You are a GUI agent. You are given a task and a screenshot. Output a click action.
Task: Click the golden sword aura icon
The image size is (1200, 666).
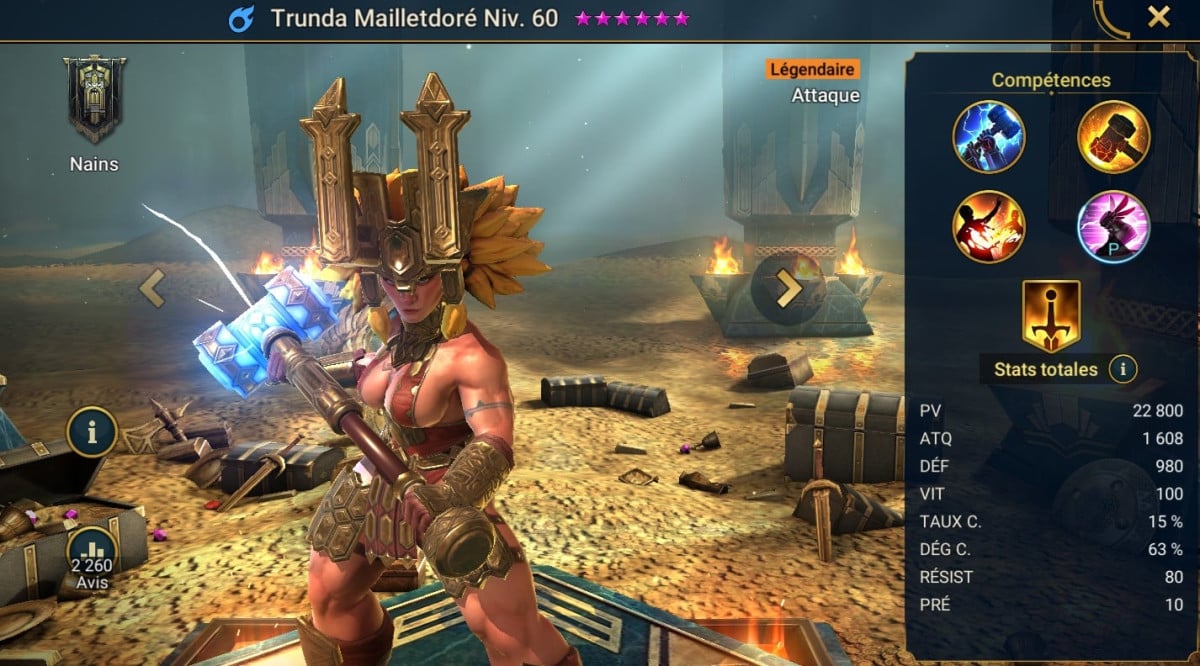[x=1051, y=315]
